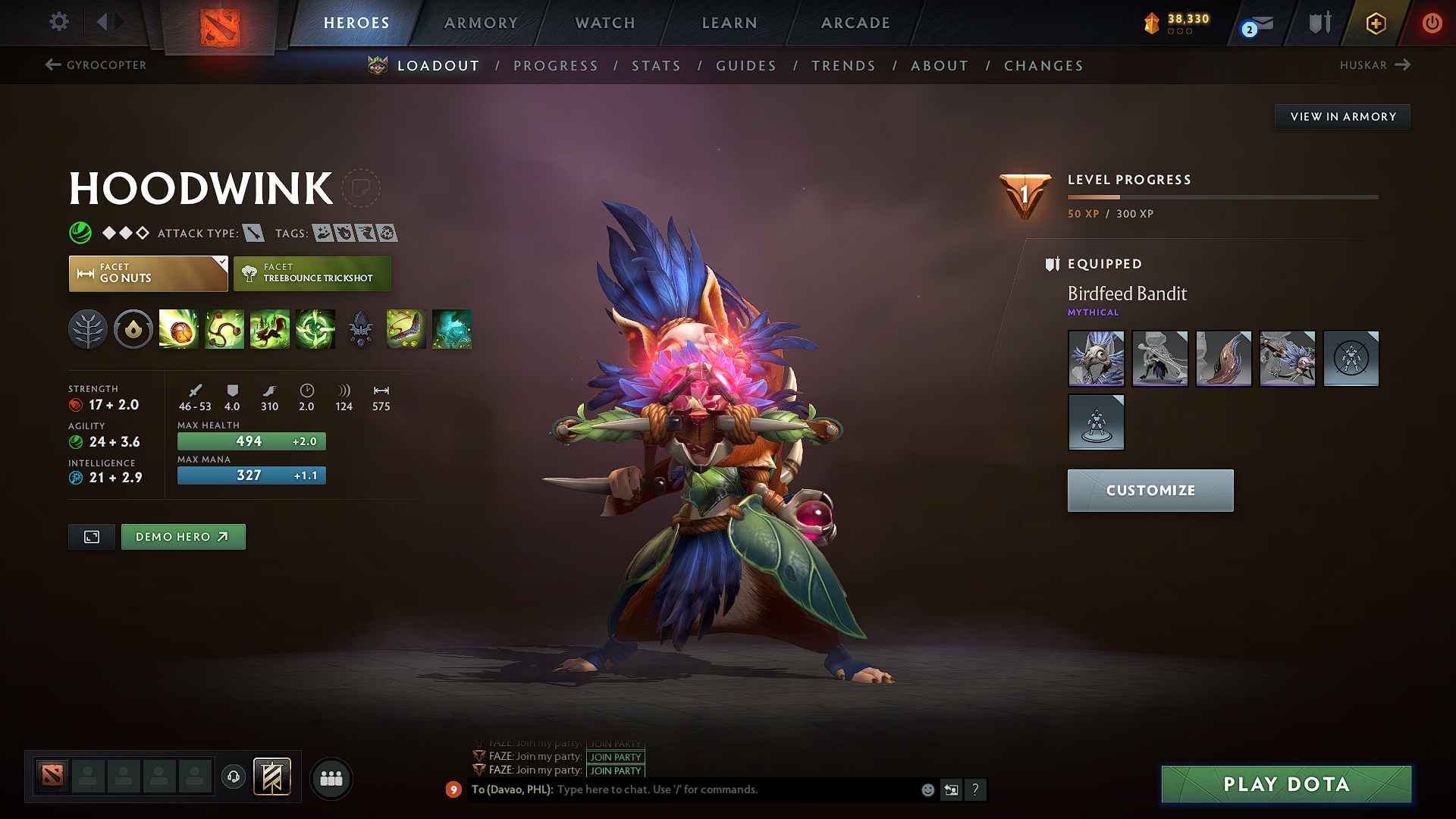
Task: Show the hero Stats section
Action: pyautogui.click(x=656, y=66)
